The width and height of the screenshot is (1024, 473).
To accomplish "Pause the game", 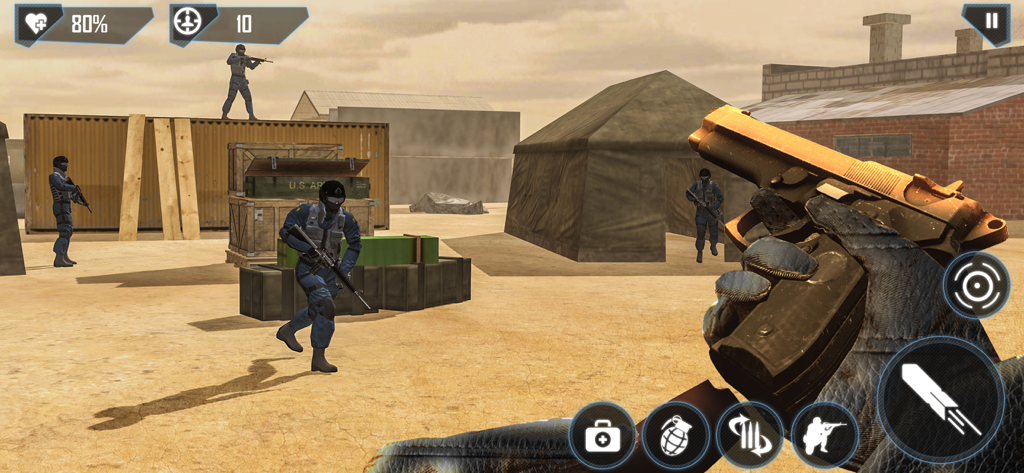I will [x=990, y=21].
